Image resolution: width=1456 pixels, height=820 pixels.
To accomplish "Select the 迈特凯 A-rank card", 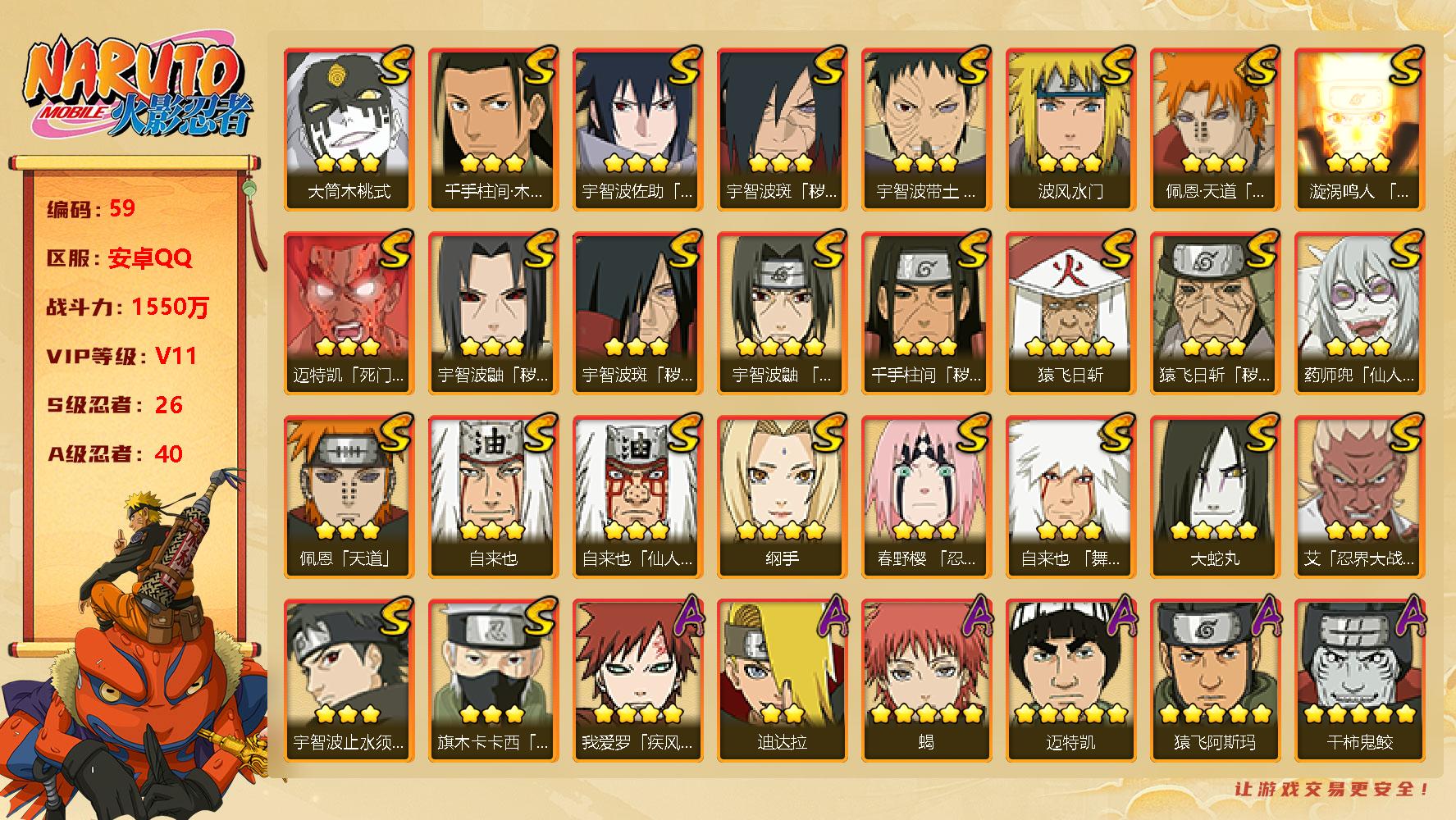I will click(x=1070, y=680).
